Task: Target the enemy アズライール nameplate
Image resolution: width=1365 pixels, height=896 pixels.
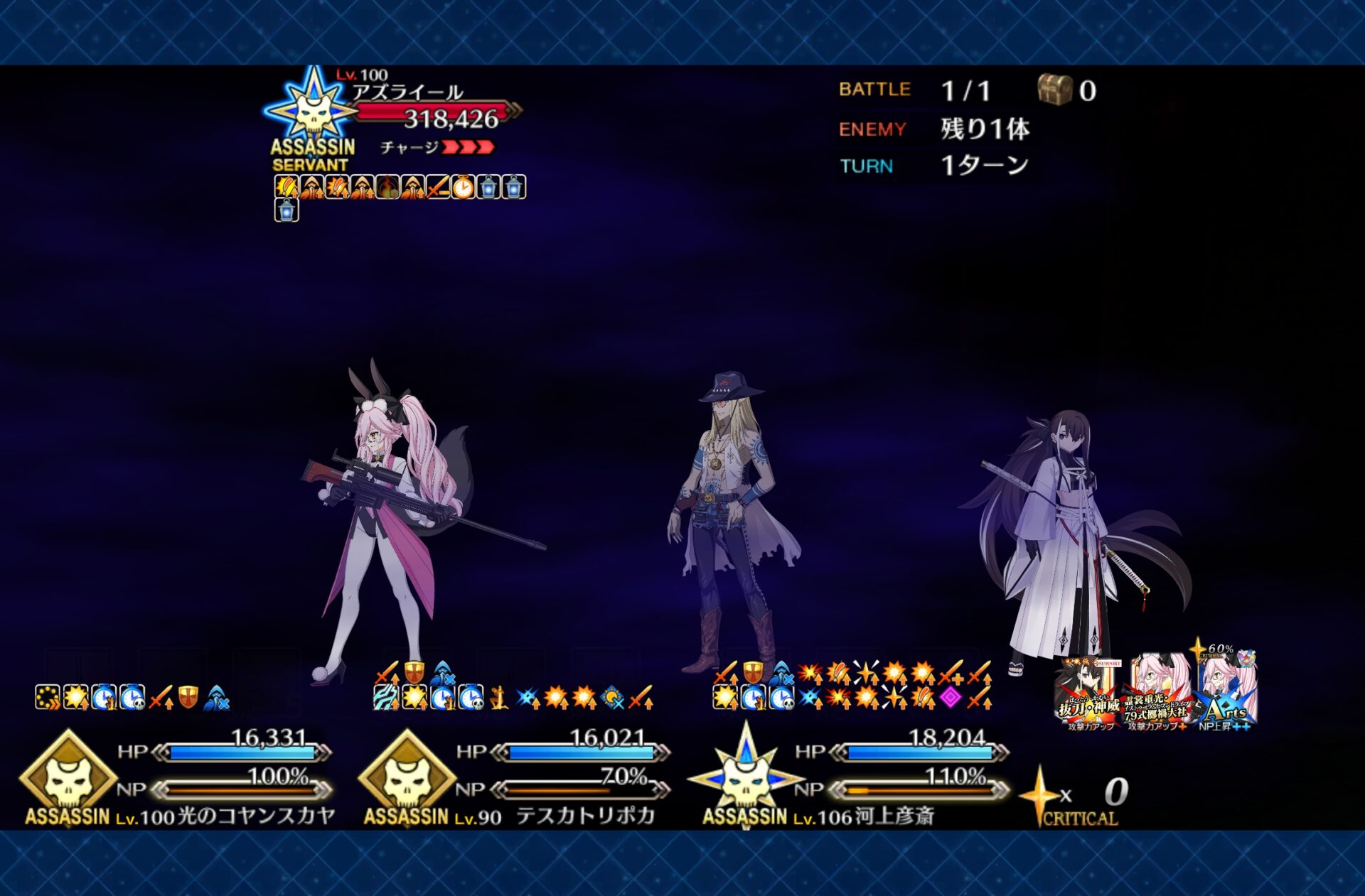Action: click(x=407, y=92)
